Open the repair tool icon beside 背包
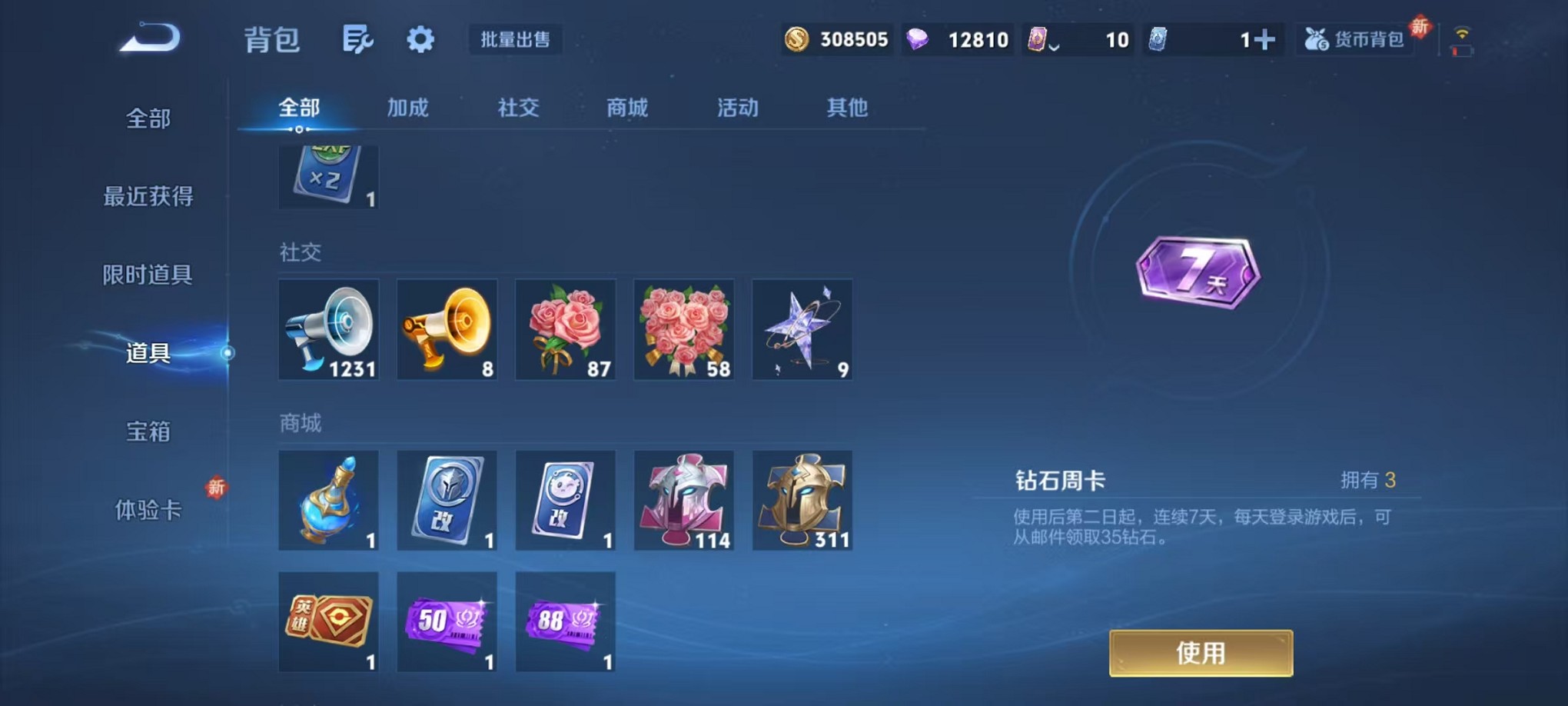 click(358, 38)
